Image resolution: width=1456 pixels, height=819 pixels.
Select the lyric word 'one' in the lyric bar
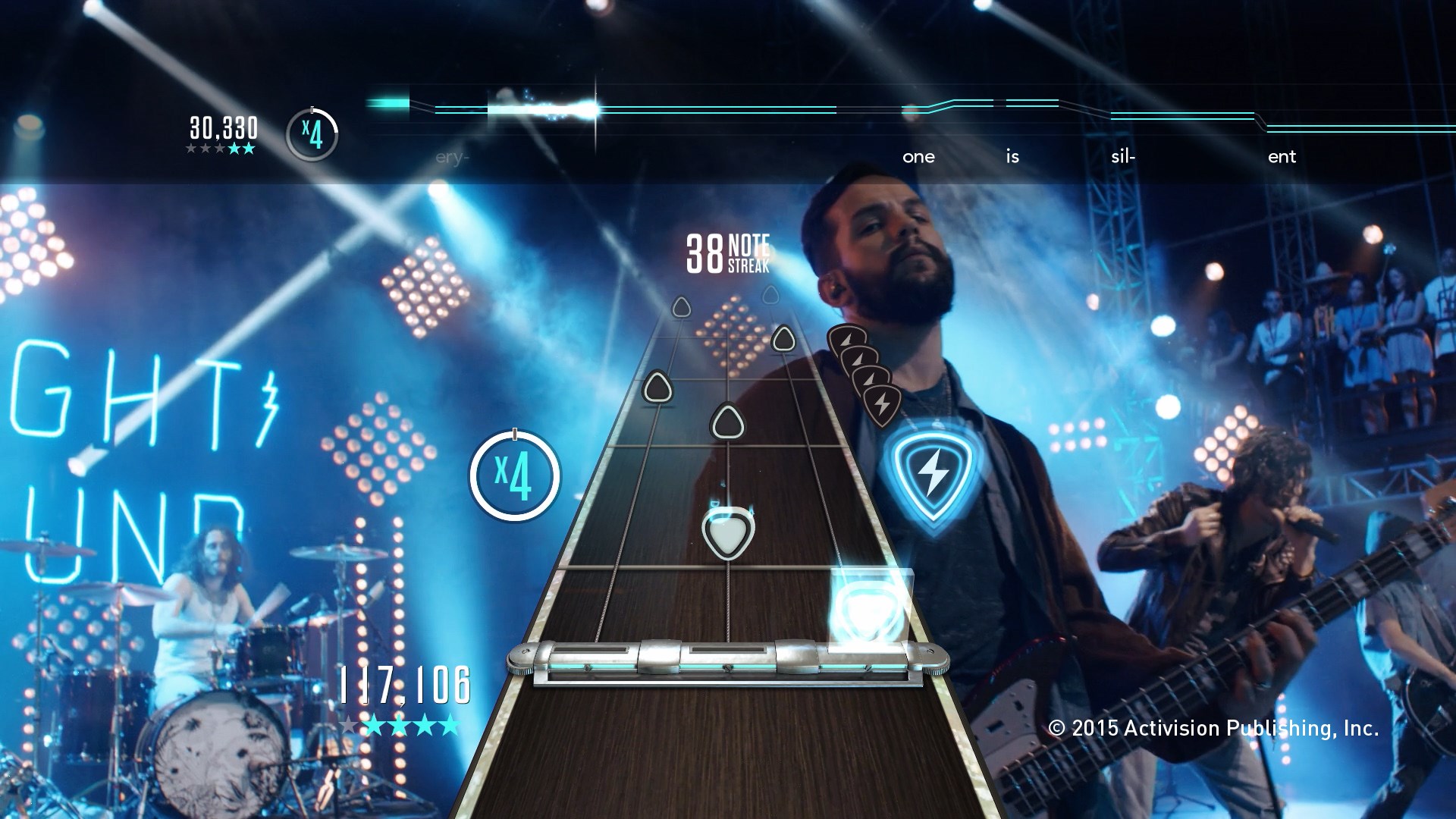(x=918, y=157)
